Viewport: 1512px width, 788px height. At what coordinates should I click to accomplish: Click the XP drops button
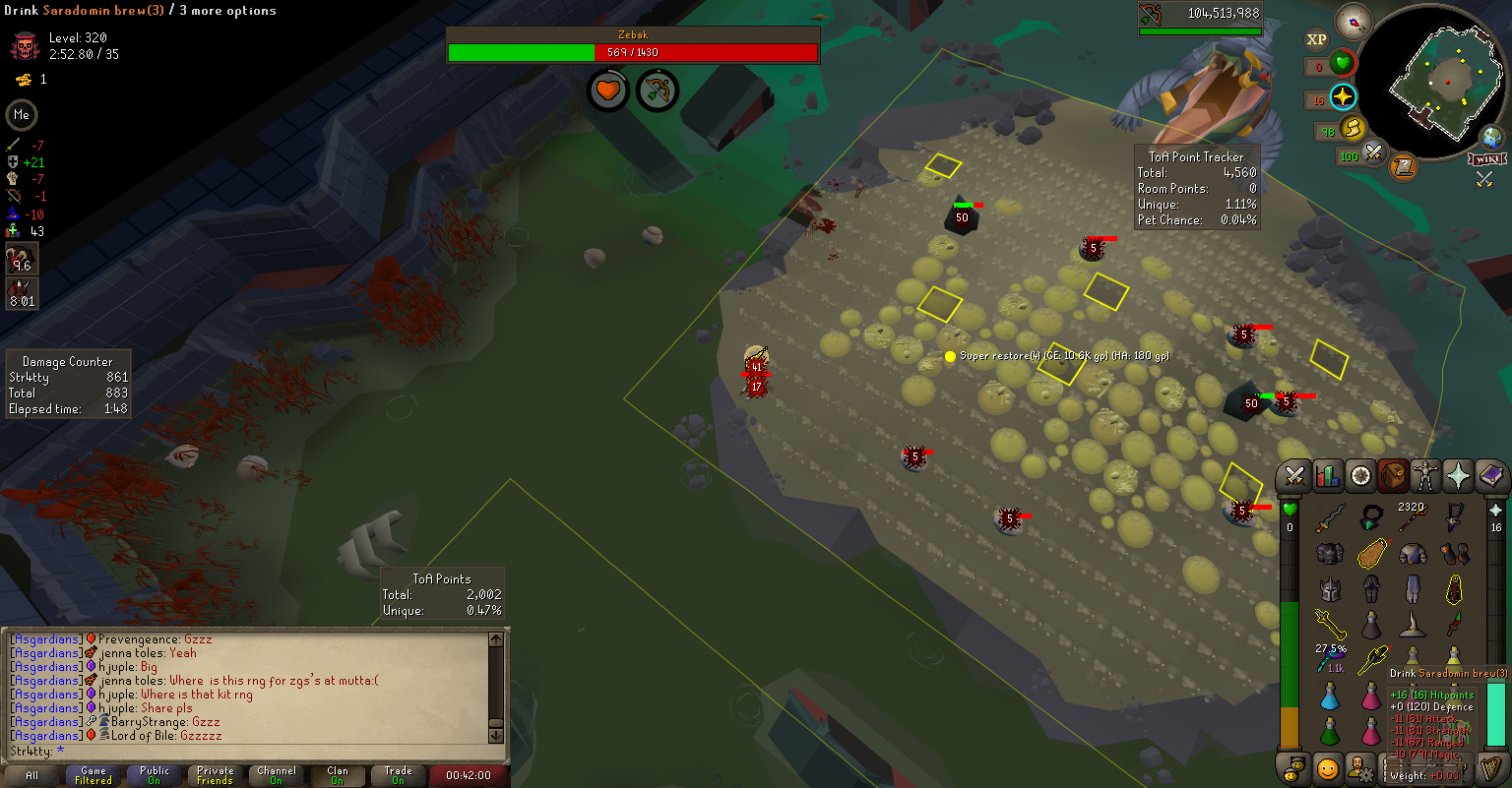point(1316,39)
